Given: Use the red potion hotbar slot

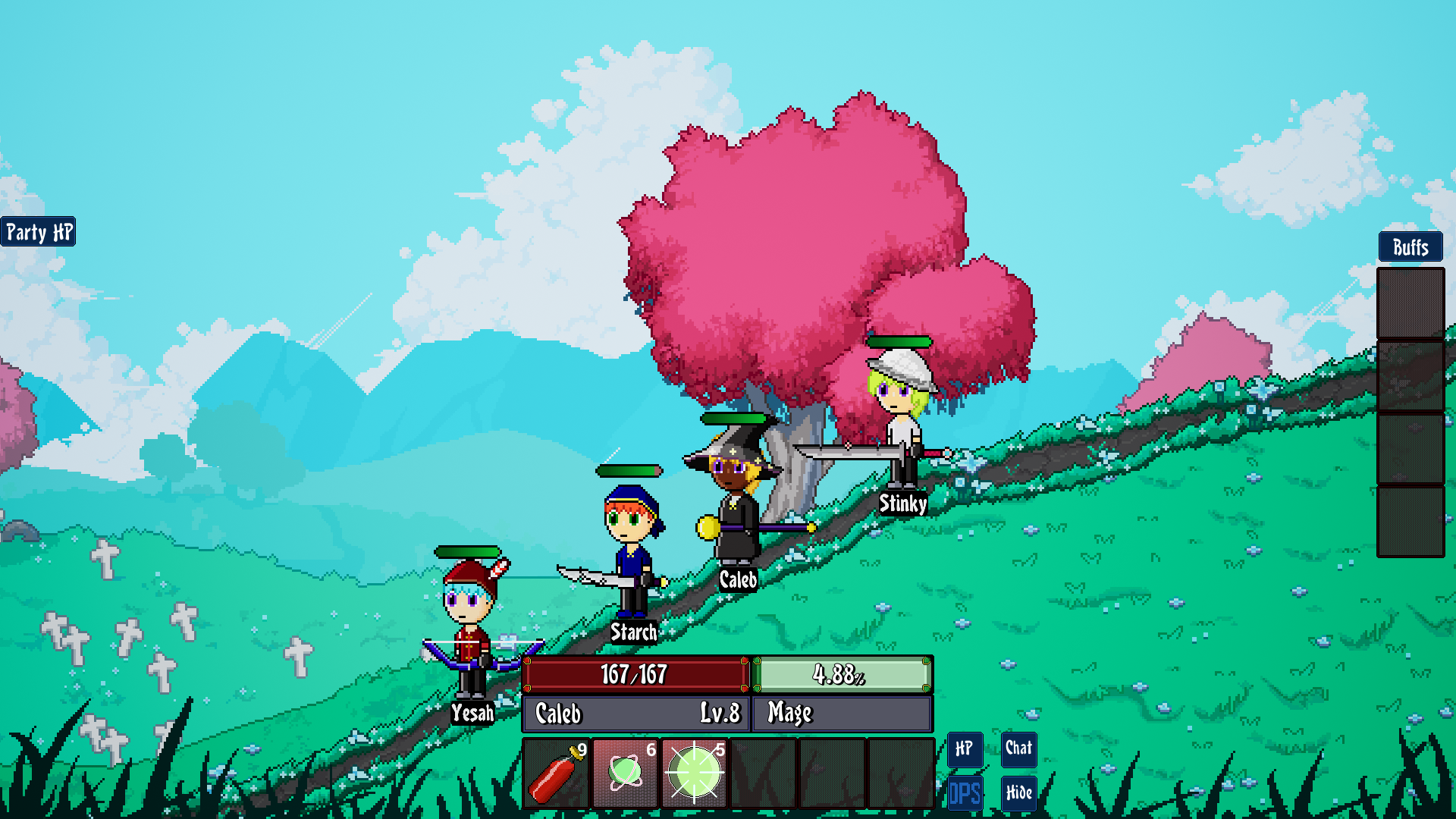Looking at the screenshot, I should click(x=556, y=773).
